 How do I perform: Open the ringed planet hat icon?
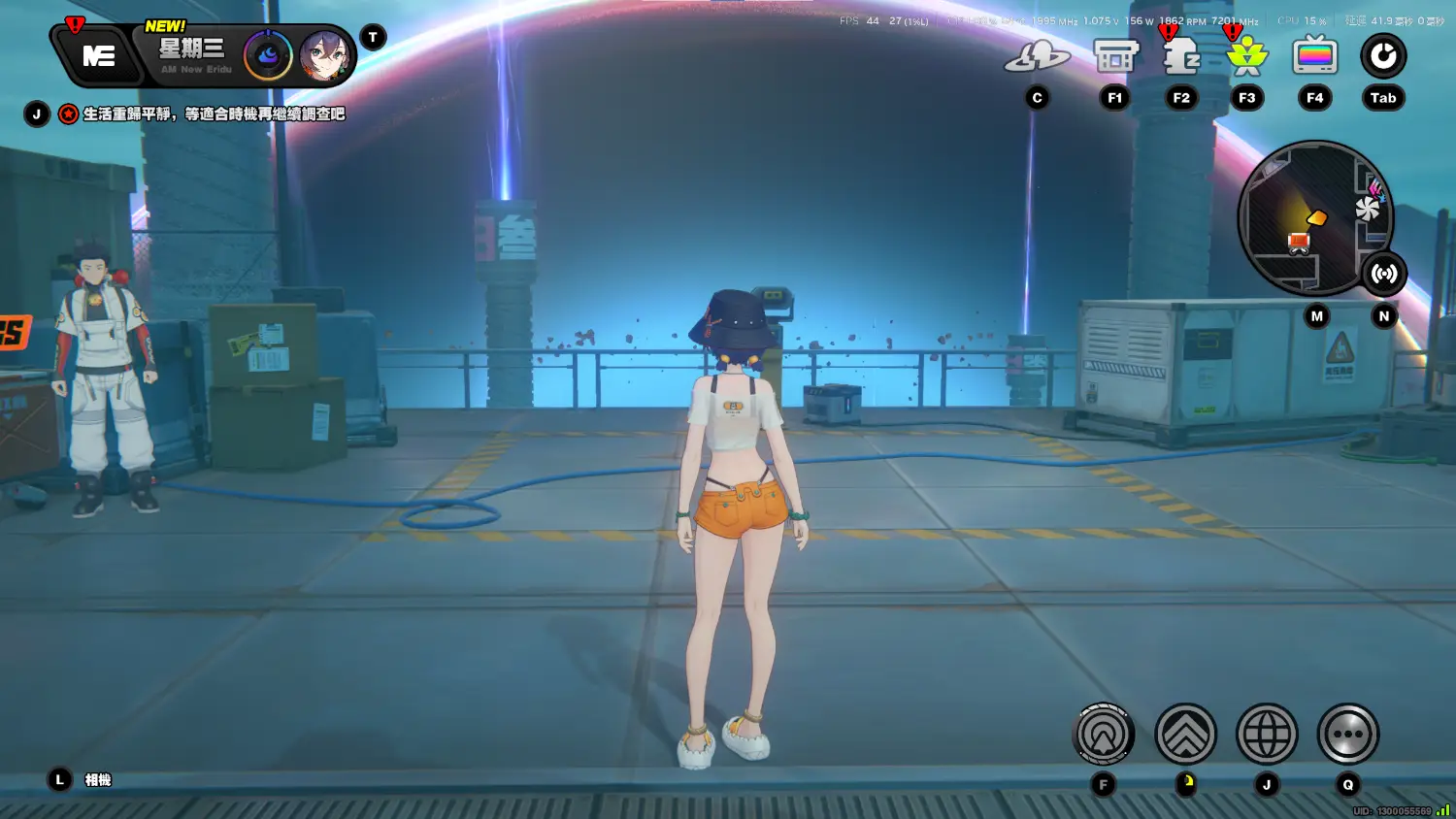(x=1037, y=58)
